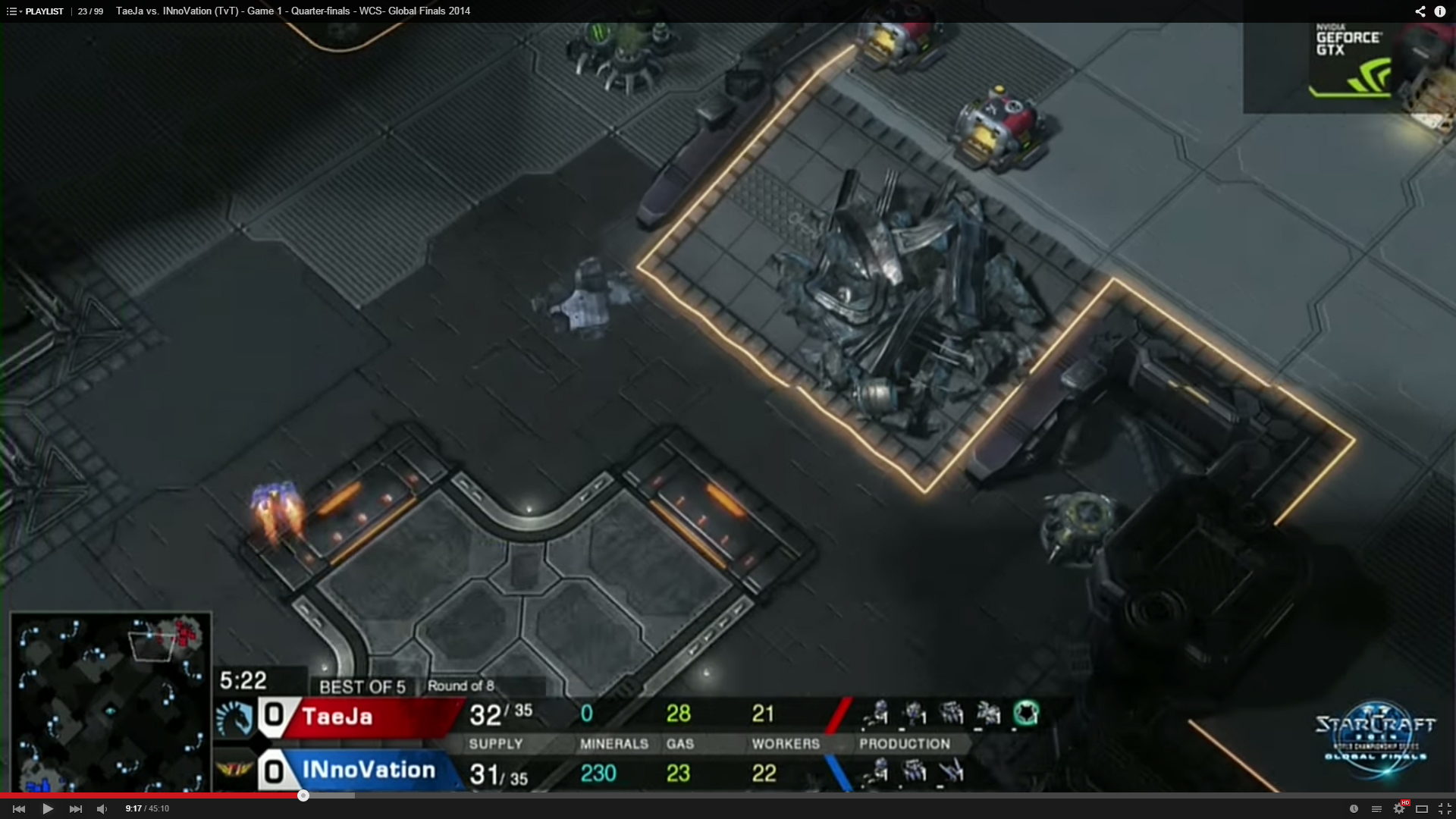This screenshot has width=1456, height=819.
Task: Play the paused video
Action: tap(47, 808)
